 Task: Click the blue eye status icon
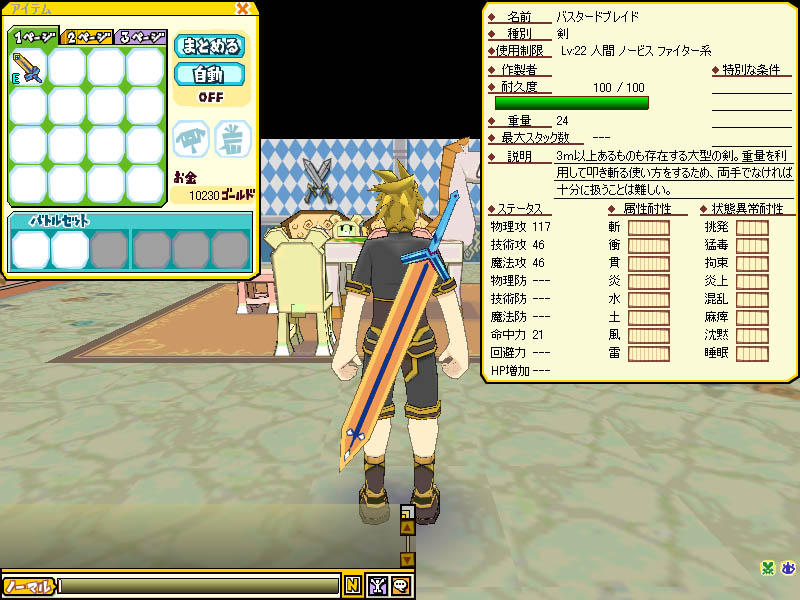[x=788, y=569]
